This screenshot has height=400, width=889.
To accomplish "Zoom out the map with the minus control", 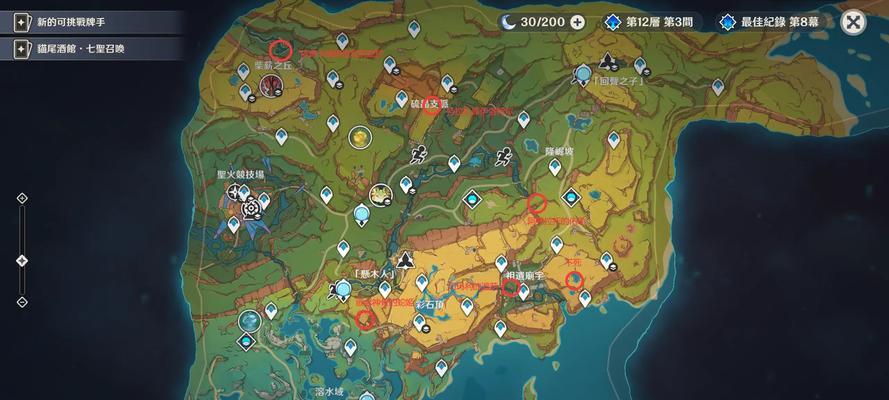I will tap(22, 302).
